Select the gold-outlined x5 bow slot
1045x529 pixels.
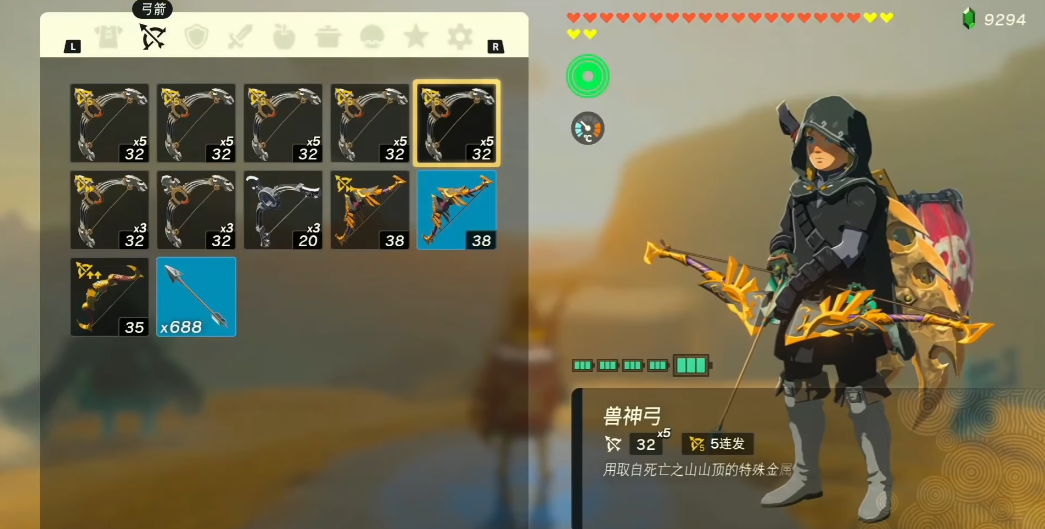click(457, 123)
